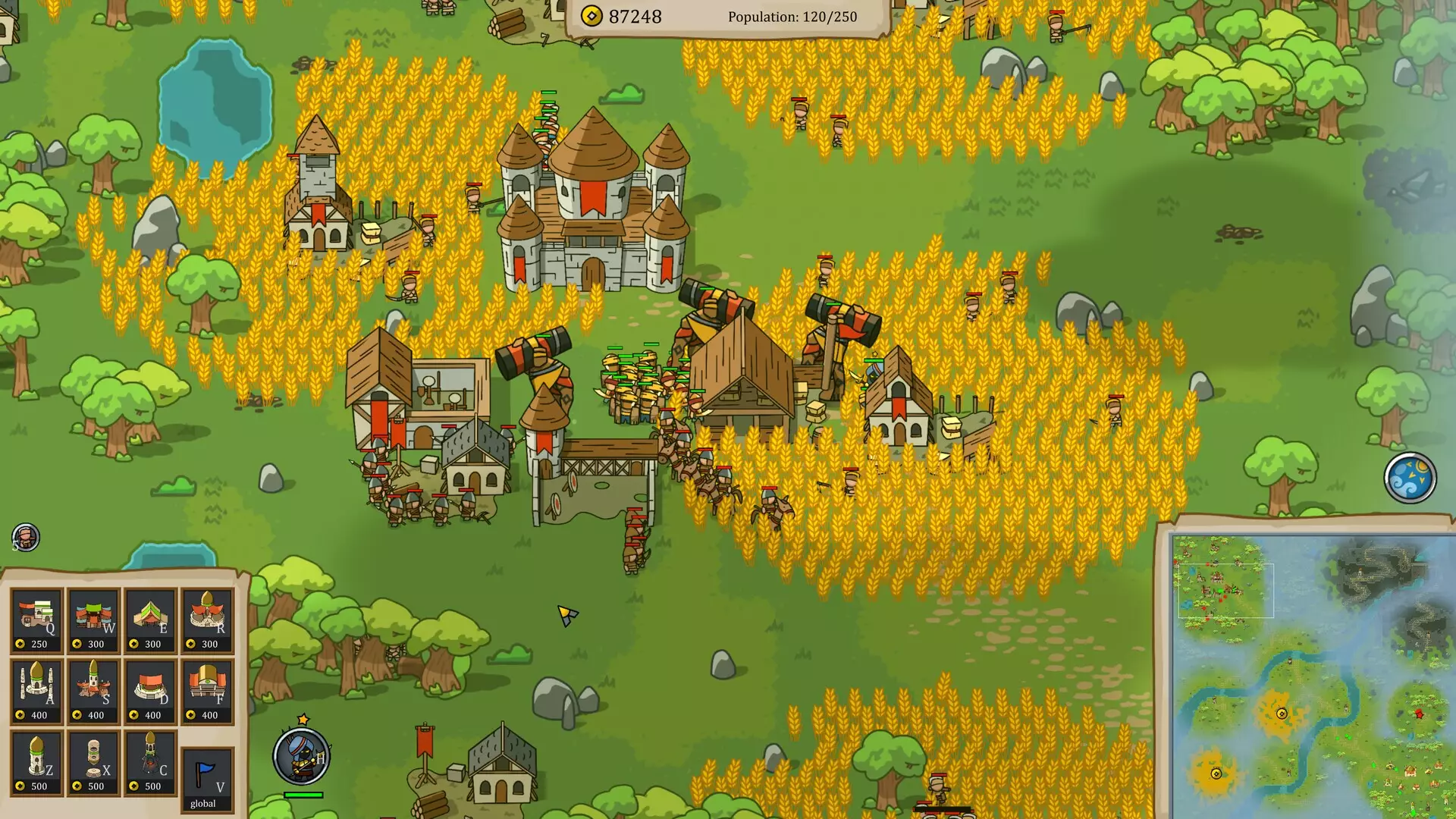Select the C brazier watchtower building
Image resolution: width=1456 pixels, height=819 pixels.
152,762
